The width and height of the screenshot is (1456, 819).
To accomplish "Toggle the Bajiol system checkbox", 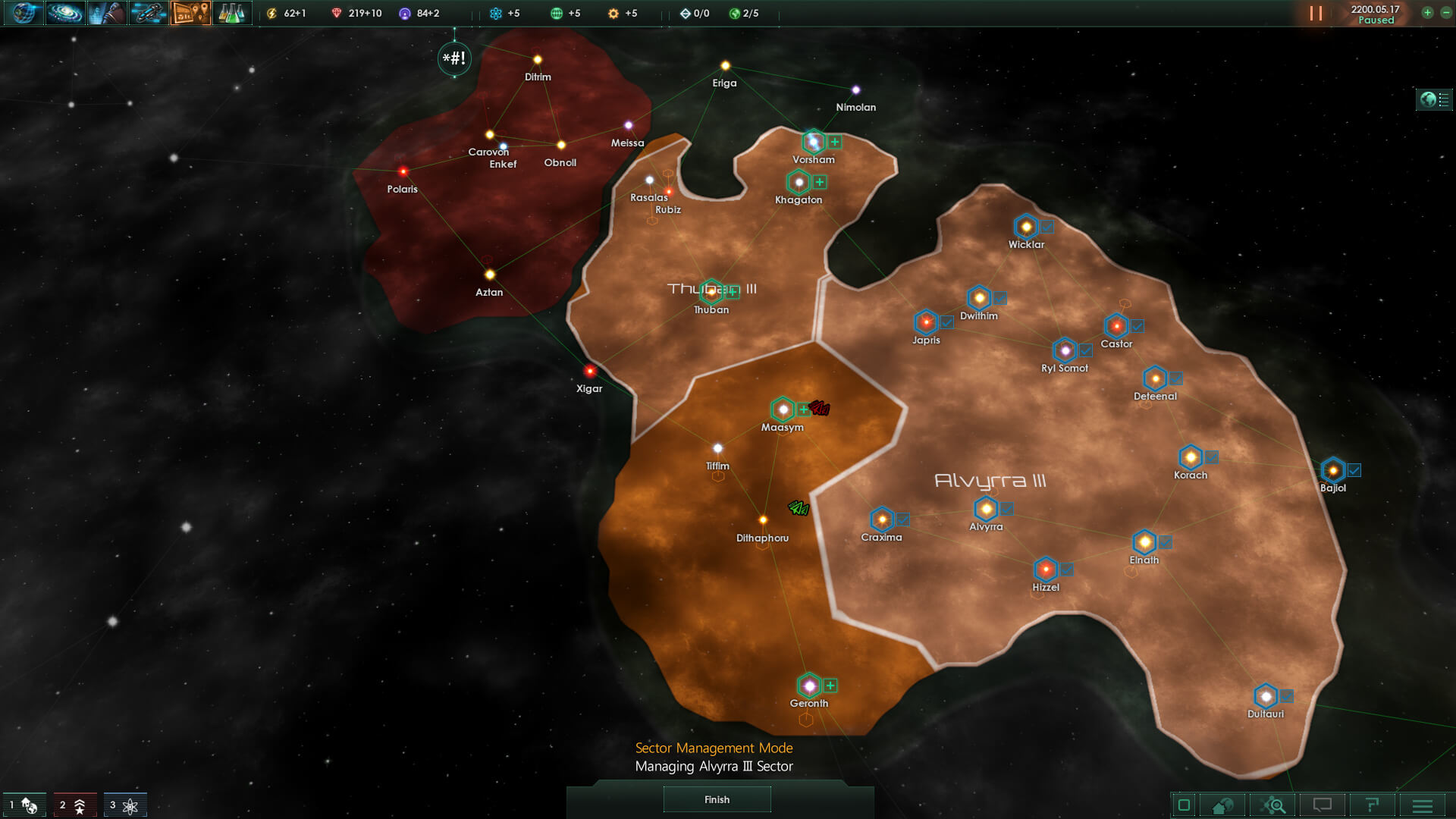I will (1354, 469).
